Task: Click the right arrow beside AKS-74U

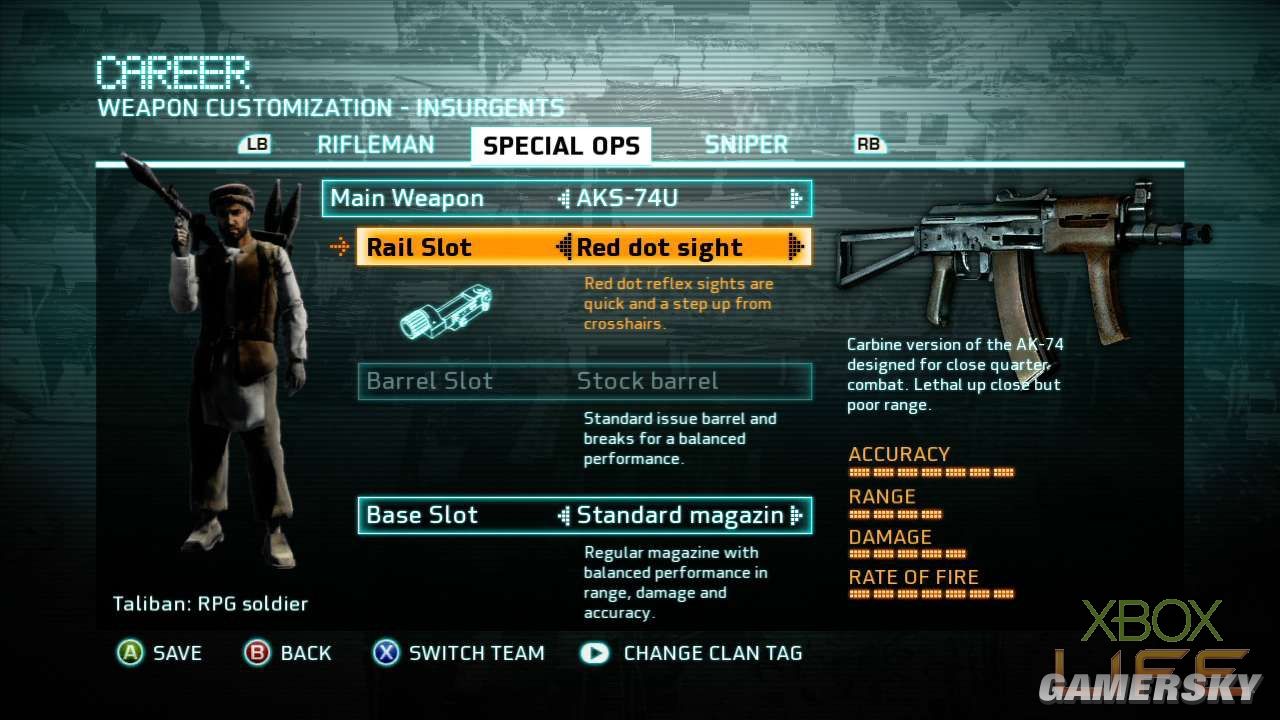Action: click(796, 198)
